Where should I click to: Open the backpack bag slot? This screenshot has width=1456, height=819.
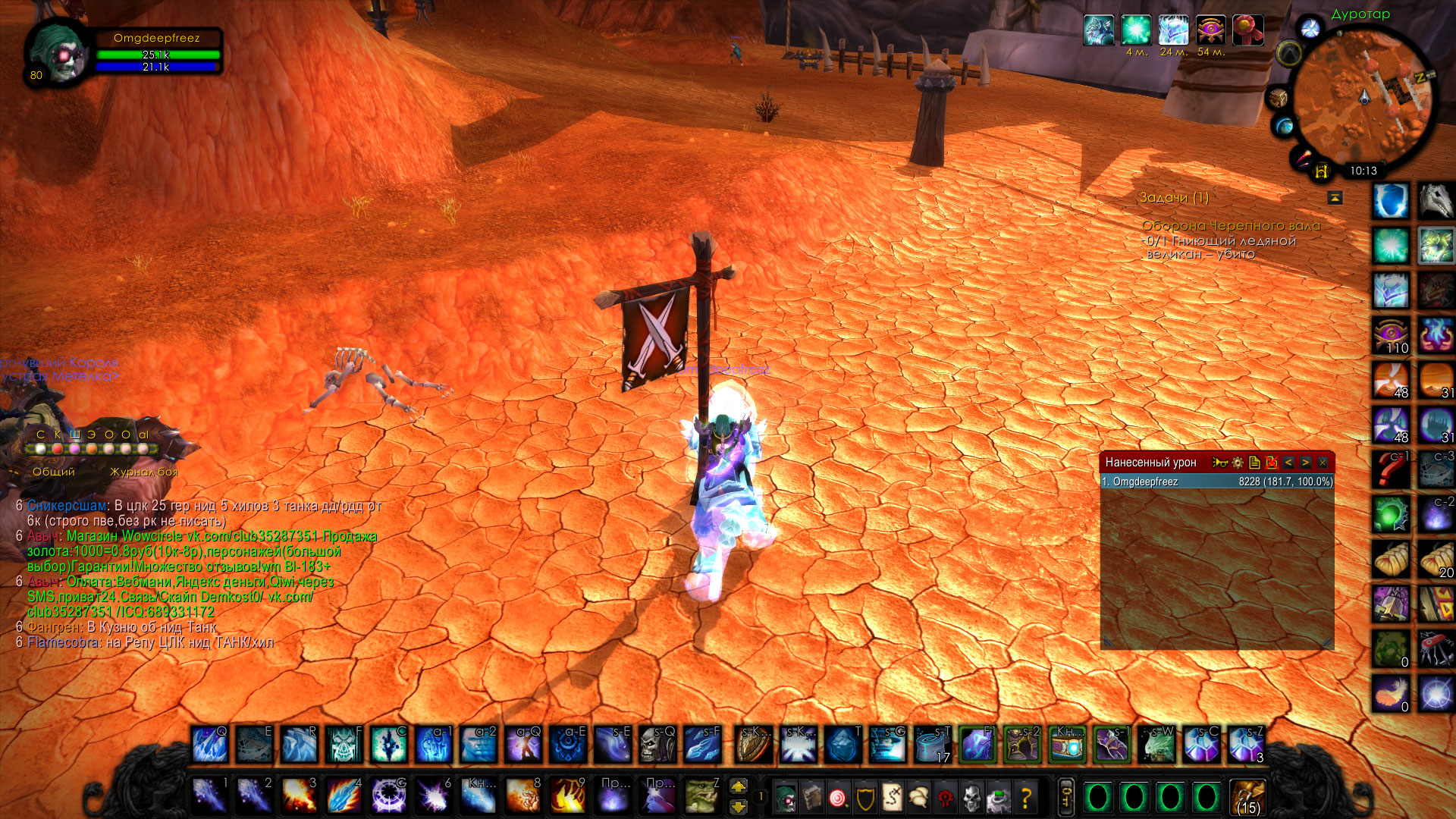coord(1247,796)
